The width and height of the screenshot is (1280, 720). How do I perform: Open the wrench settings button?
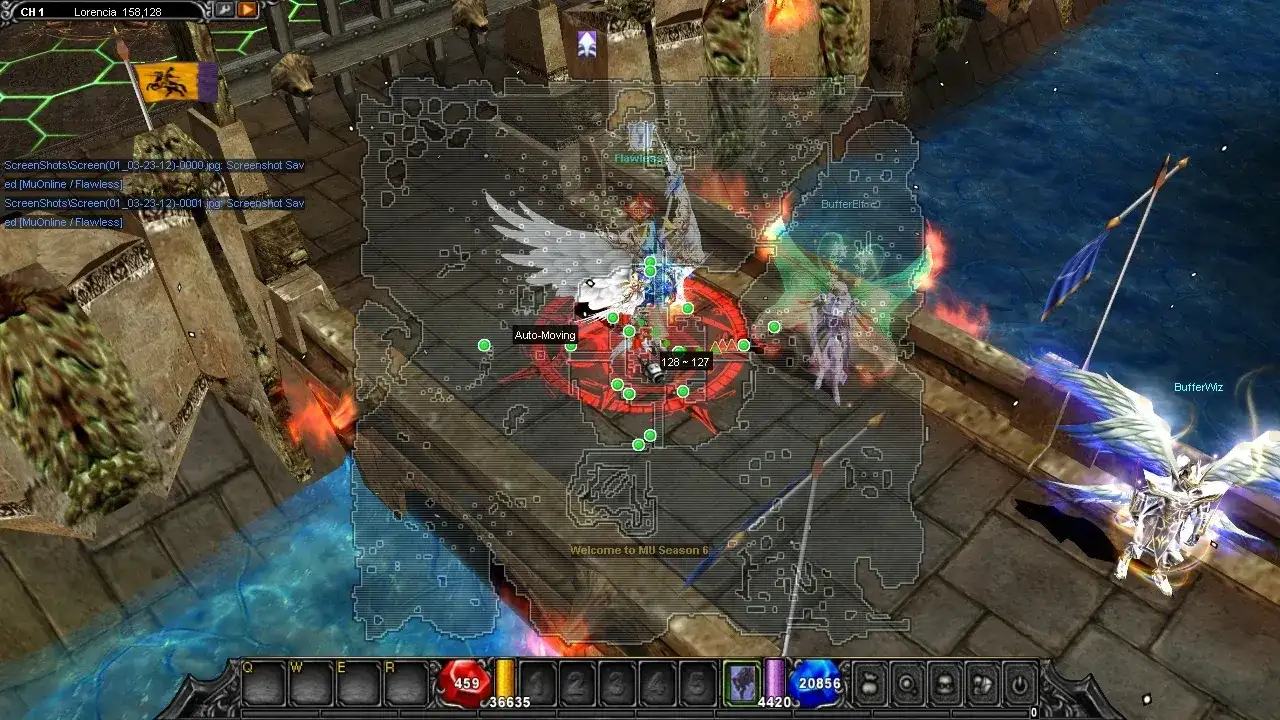point(224,10)
